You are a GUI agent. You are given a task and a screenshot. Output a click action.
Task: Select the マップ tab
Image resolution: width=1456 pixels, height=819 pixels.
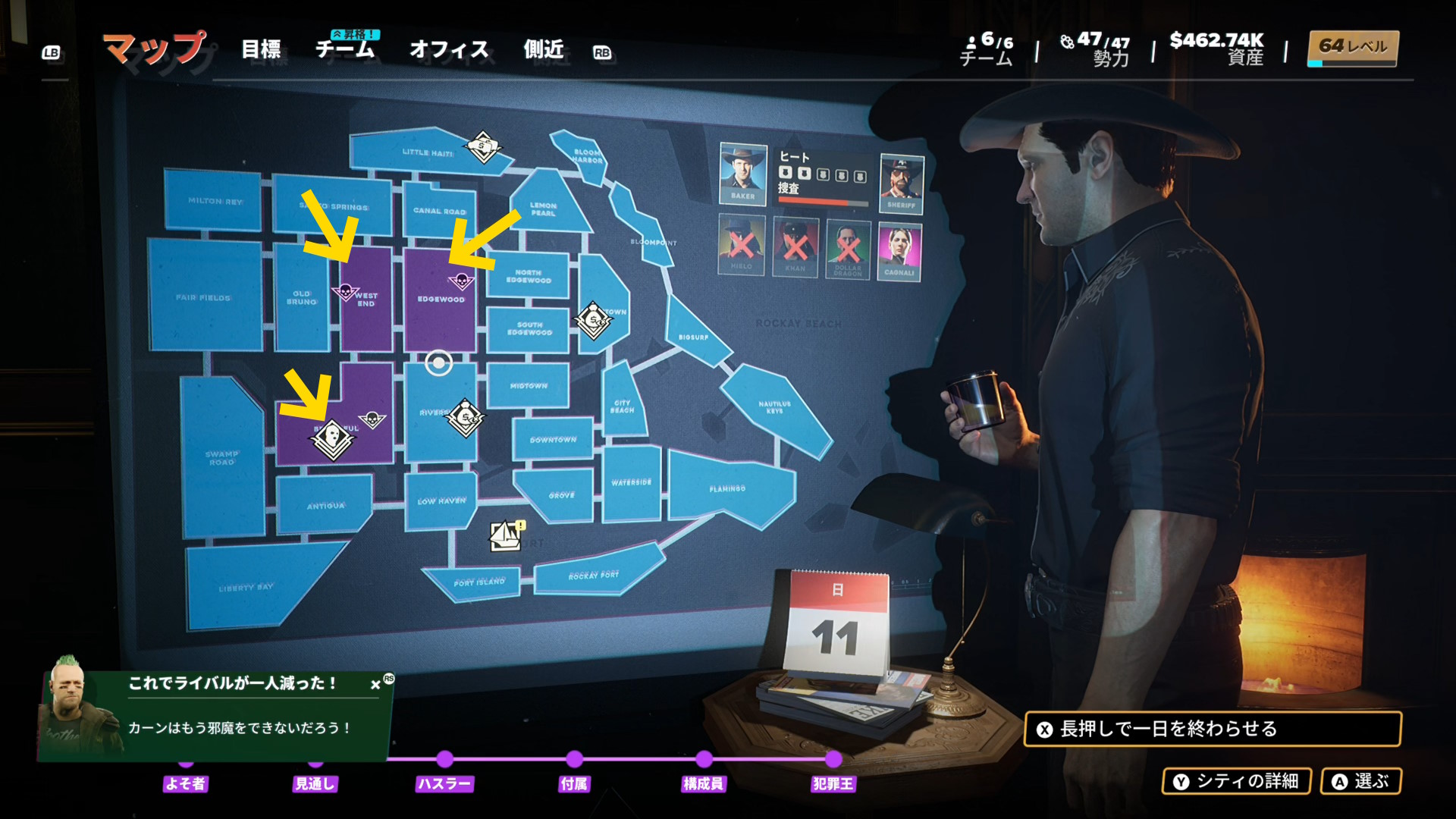point(154,50)
